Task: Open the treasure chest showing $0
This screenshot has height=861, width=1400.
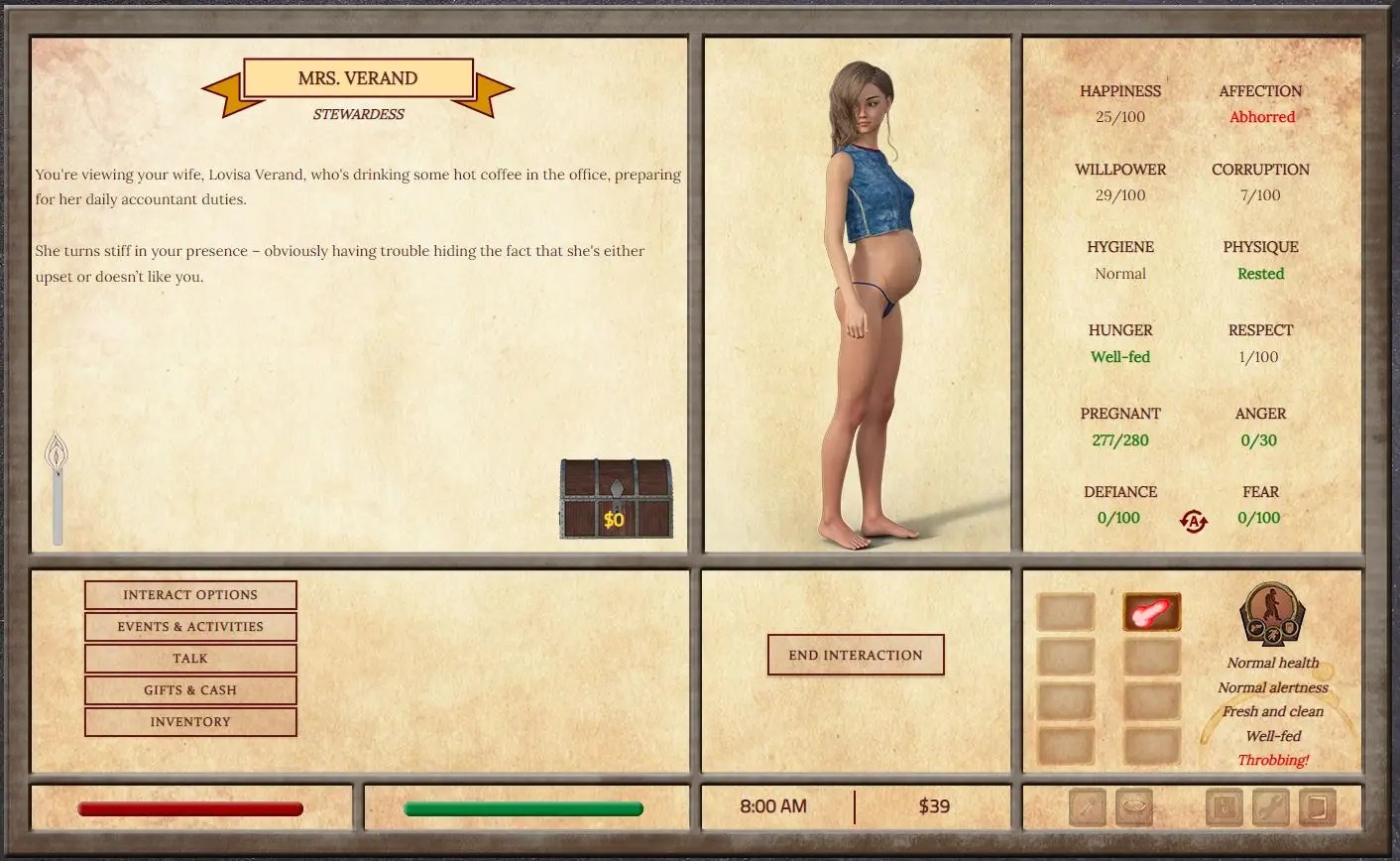Action: (616, 499)
